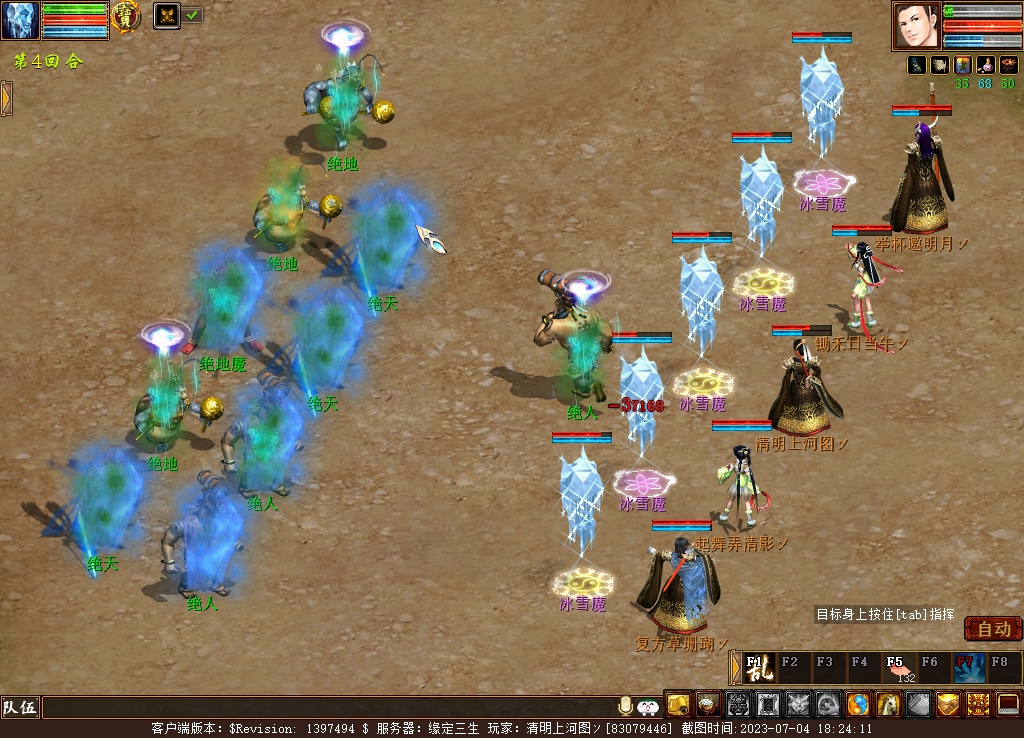The width and height of the screenshot is (1024, 738).
Task: Use the F5 item with count 132
Action: click(898, 667)
